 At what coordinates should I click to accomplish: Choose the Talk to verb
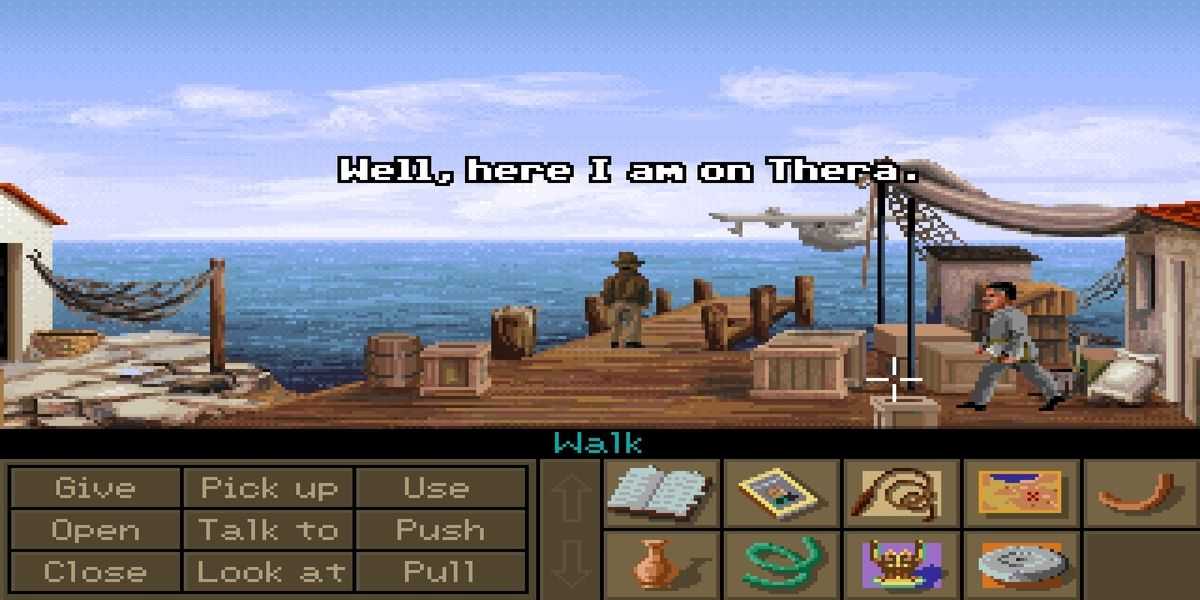pyautogui.click(x=269, y=530)
